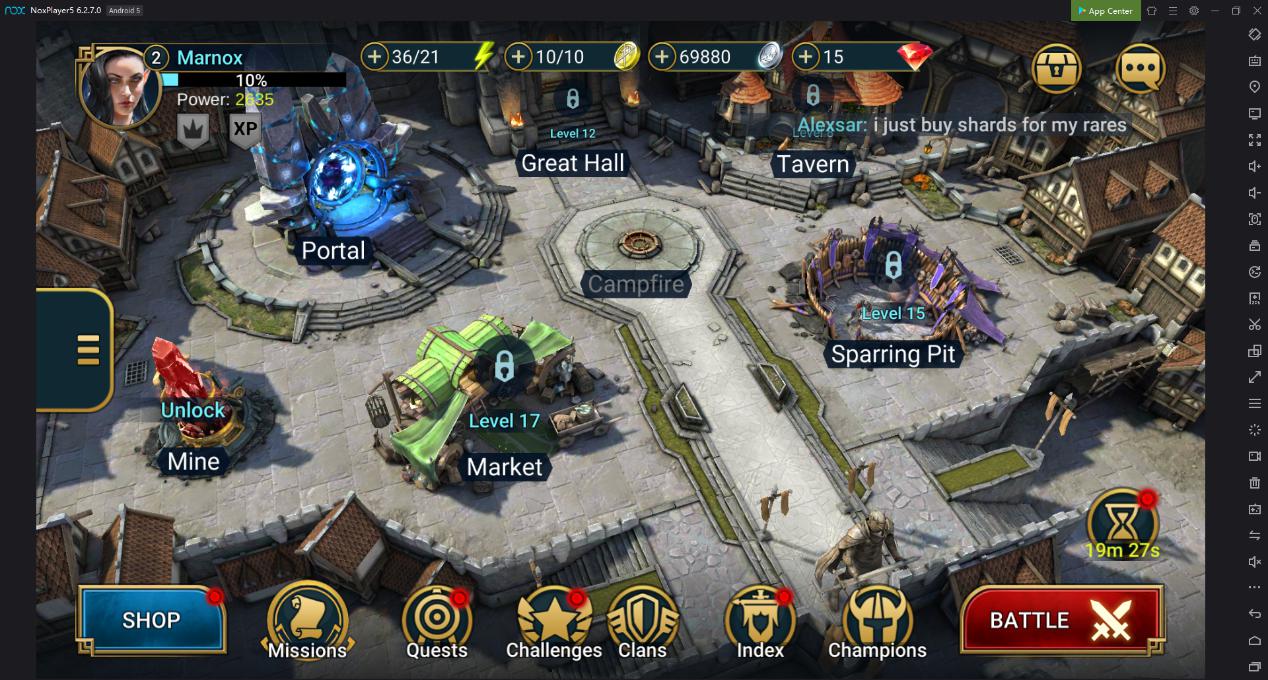The height and width of the screenshot is (680, 1268).
Task: Add silver using its plus button
Action: (662, 57)
